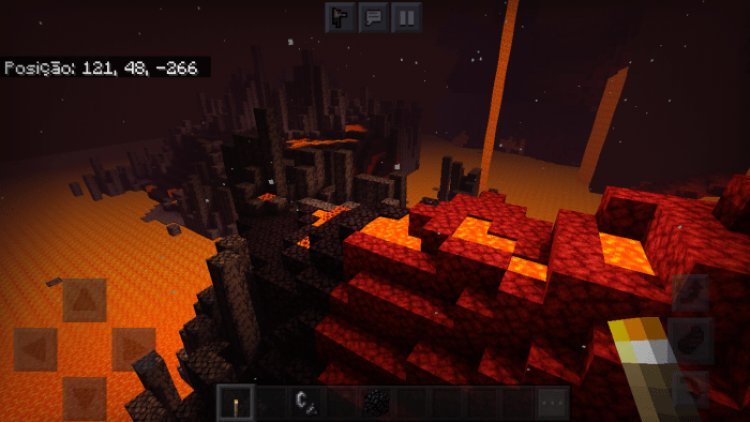Screen dimensions: 750x422
Task: Select the torch hotbar slot
Action: coord(236,402)
